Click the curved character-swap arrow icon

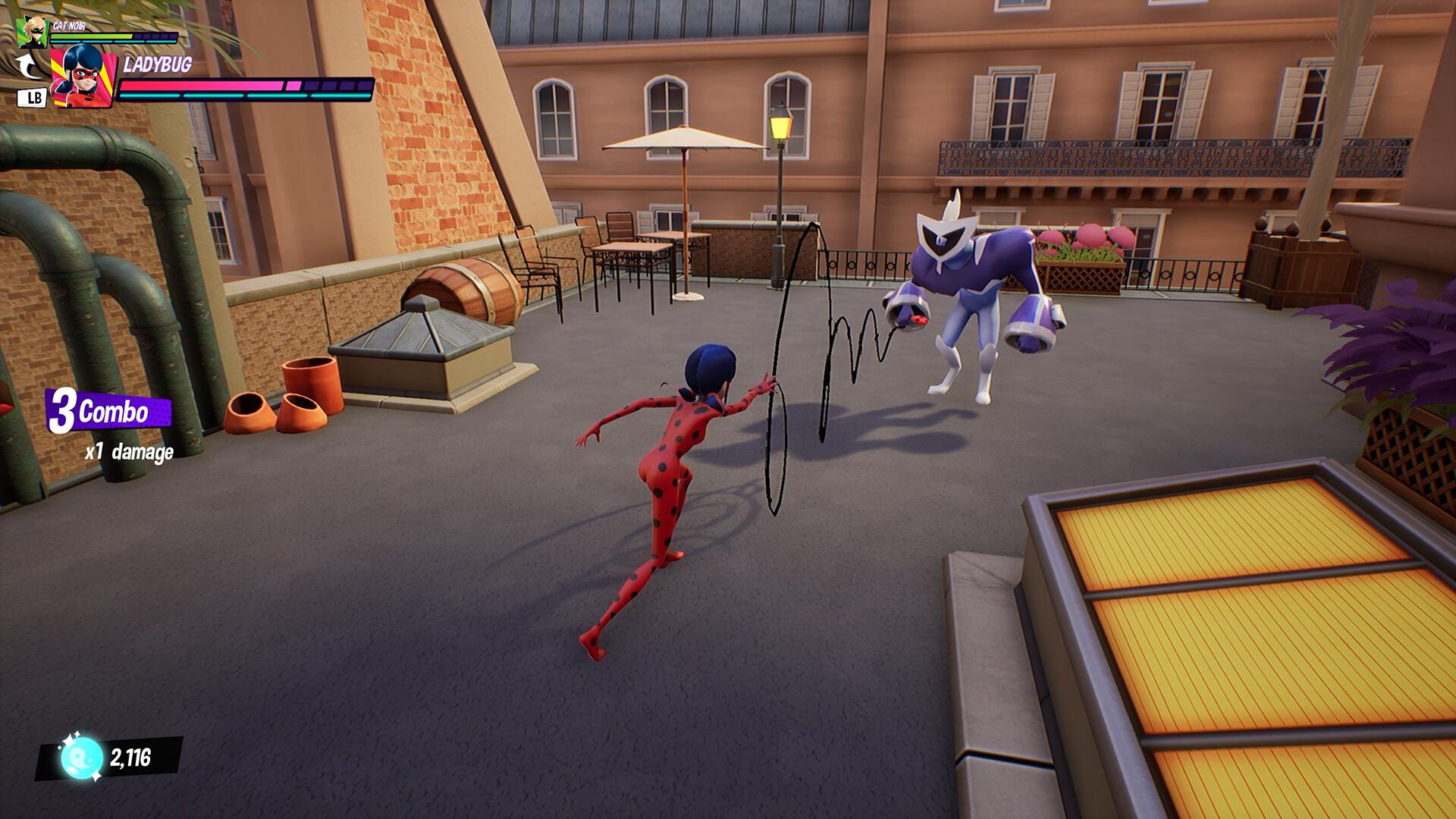tap(29, 65)
